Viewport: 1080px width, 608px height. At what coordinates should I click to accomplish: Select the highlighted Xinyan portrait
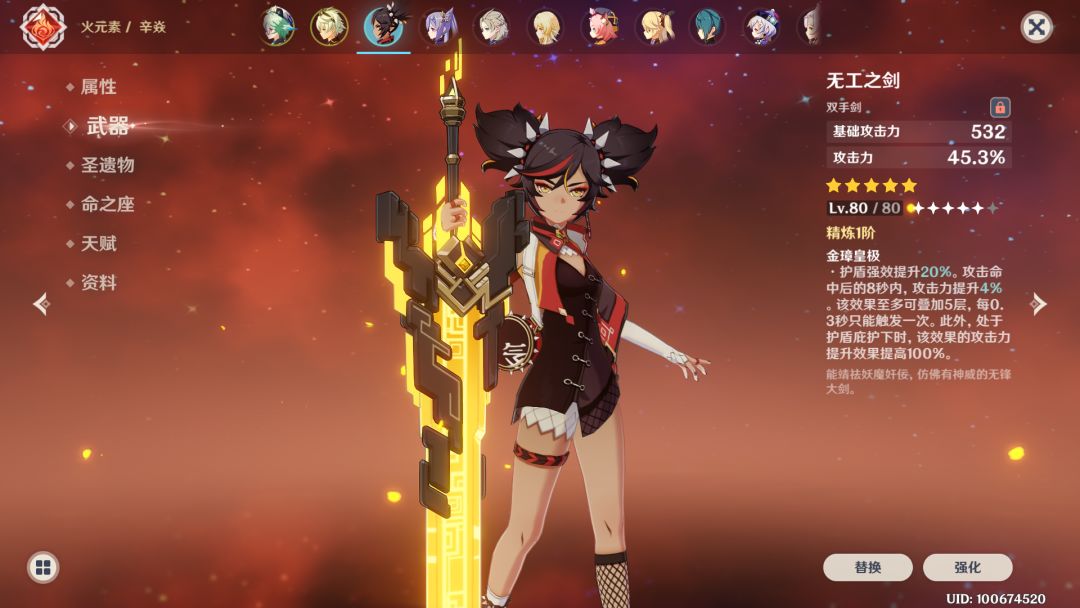pos(383,27)
